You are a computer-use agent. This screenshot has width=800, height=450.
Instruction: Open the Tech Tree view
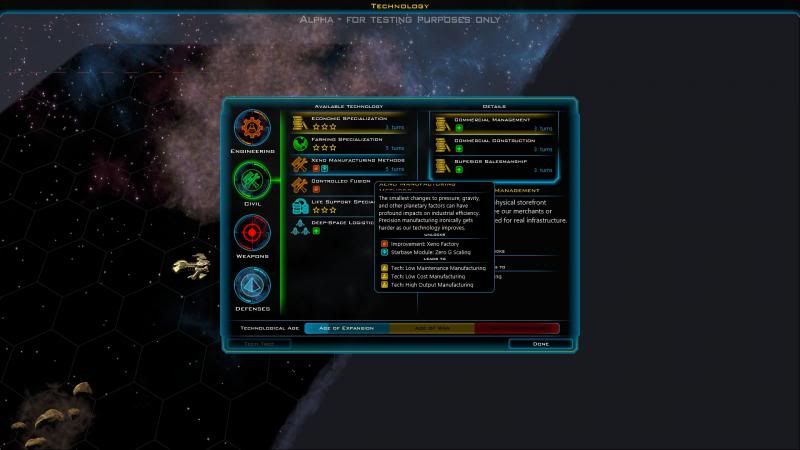tap(259, 344)
